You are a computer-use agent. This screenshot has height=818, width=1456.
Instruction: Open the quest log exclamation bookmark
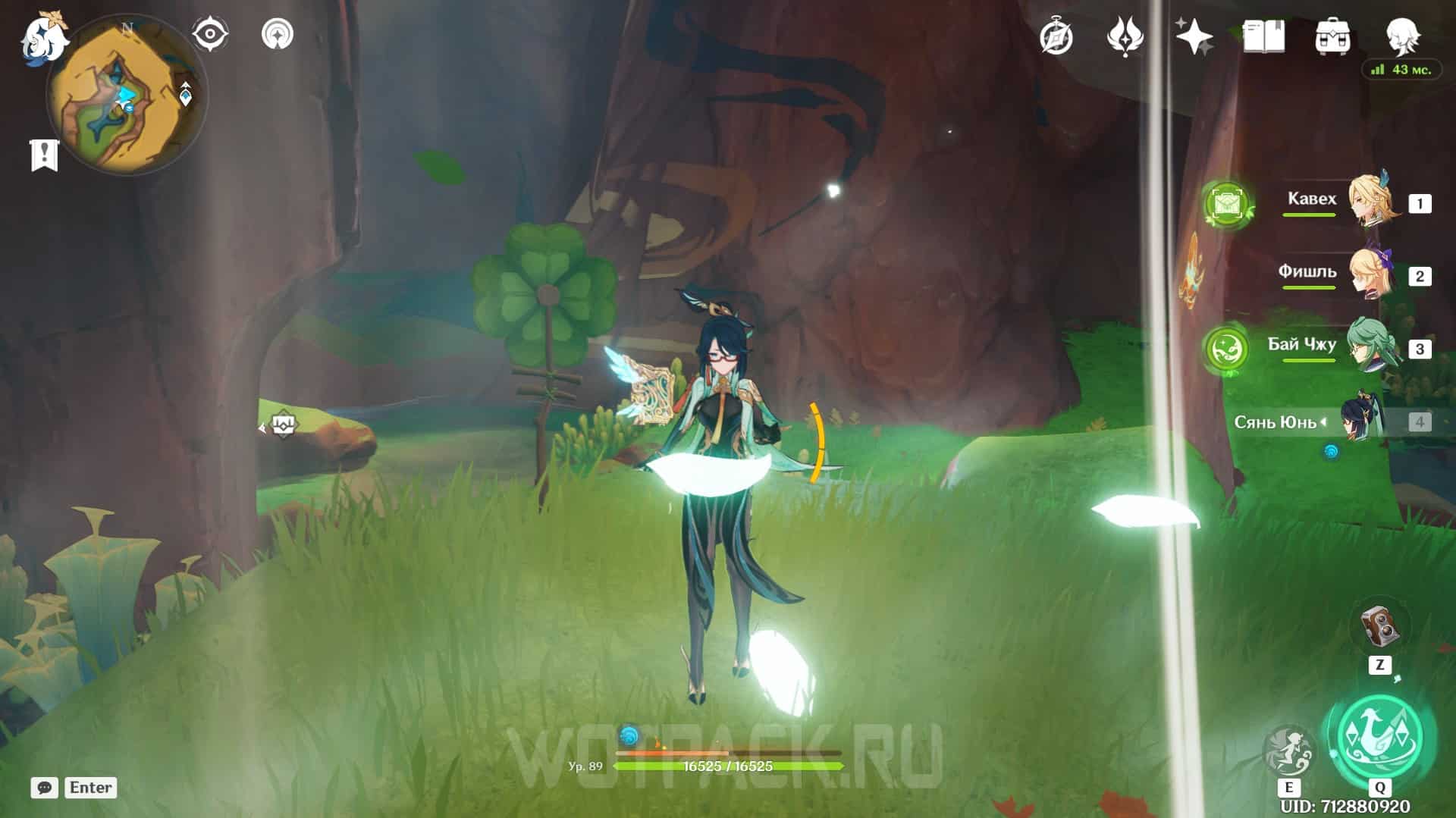(45, 155)
